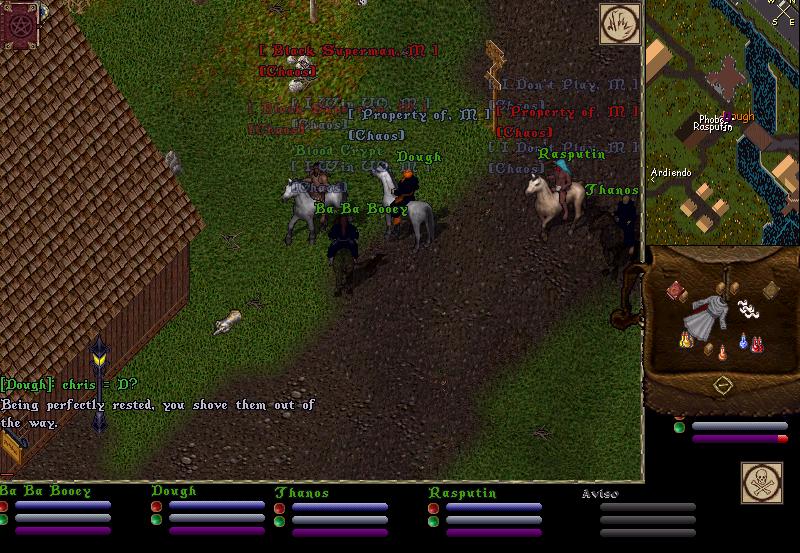800x553 pixels.
Task: Select the Ardiendo marker on the minimap
Action: tap(671, 172)
